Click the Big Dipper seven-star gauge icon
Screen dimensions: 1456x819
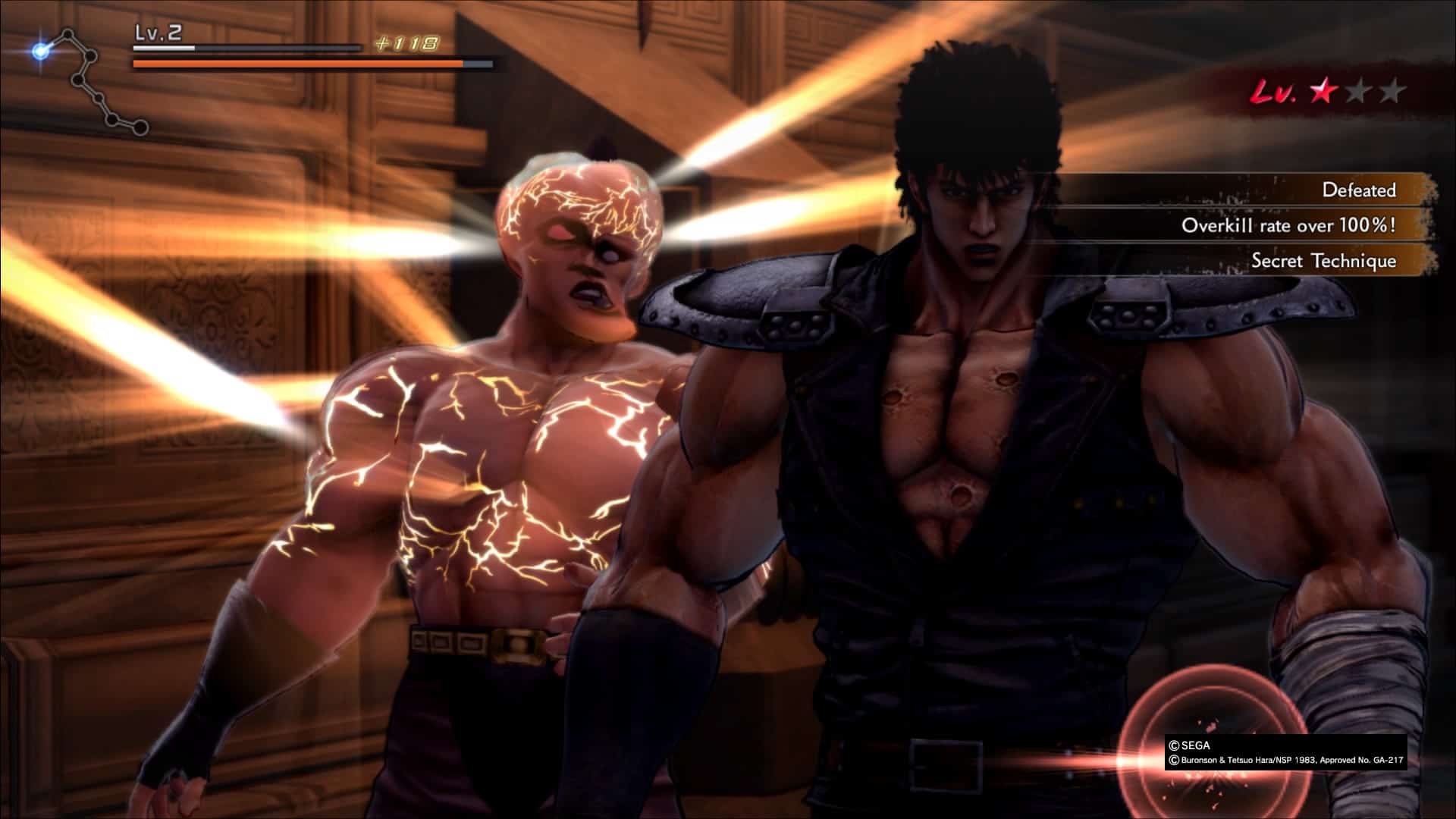coord(89,81)
